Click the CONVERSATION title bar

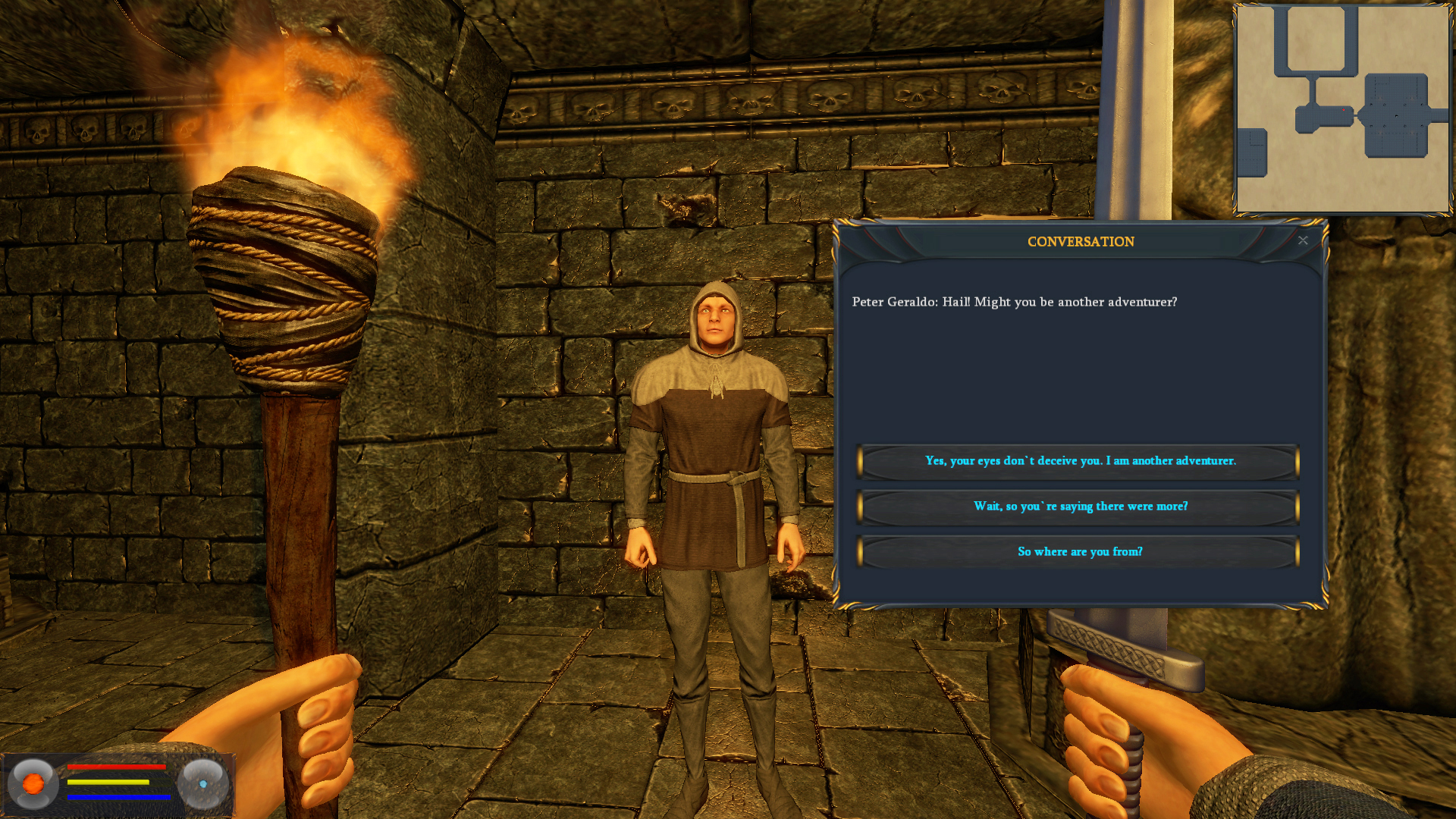pos(1080,242)
